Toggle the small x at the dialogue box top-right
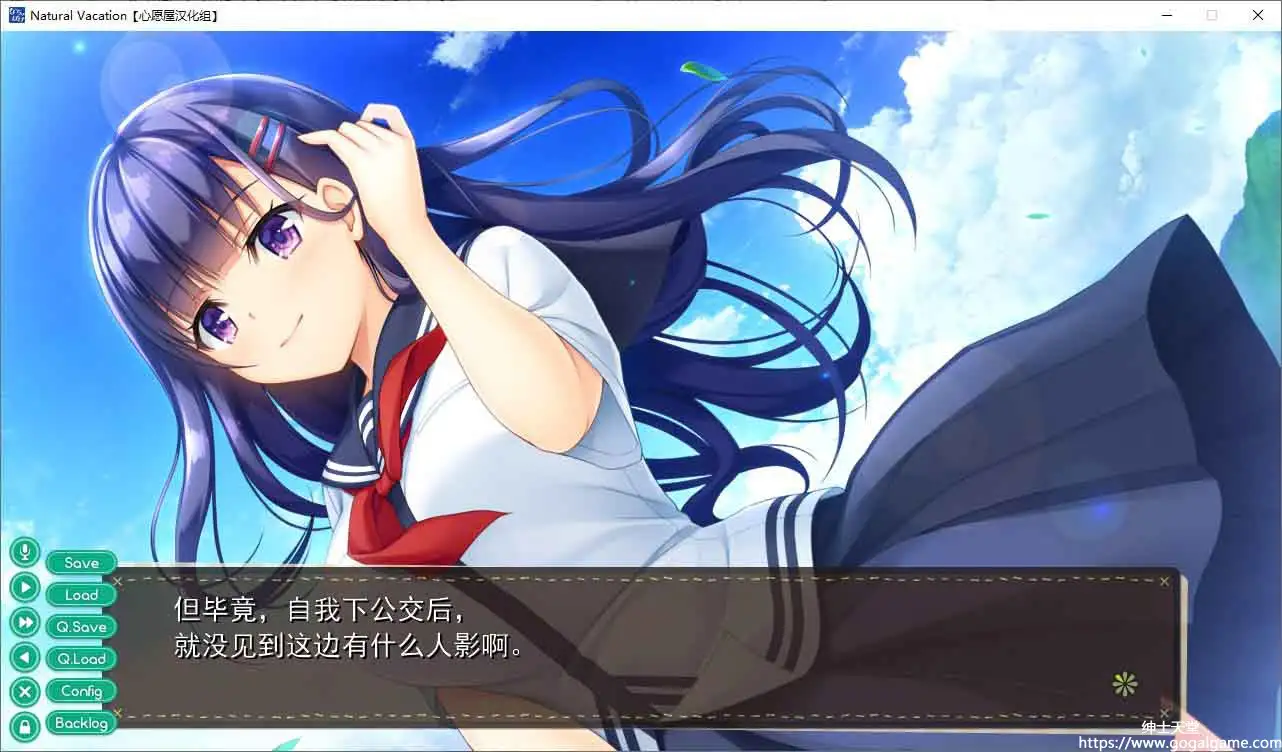 (1164, 581)
